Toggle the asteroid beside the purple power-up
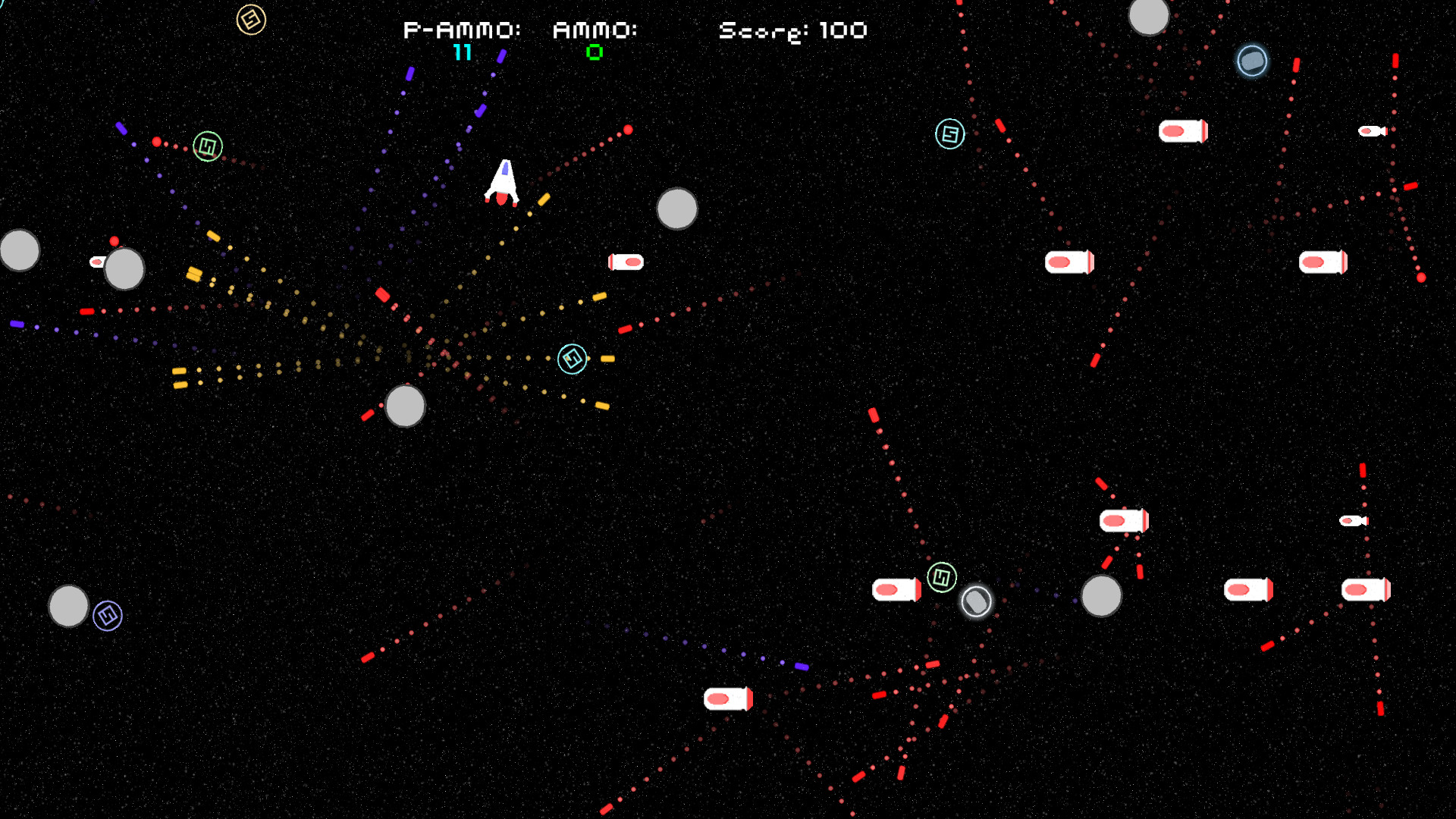This screenshot has height=819, width=1456. (x=69, y=605)
